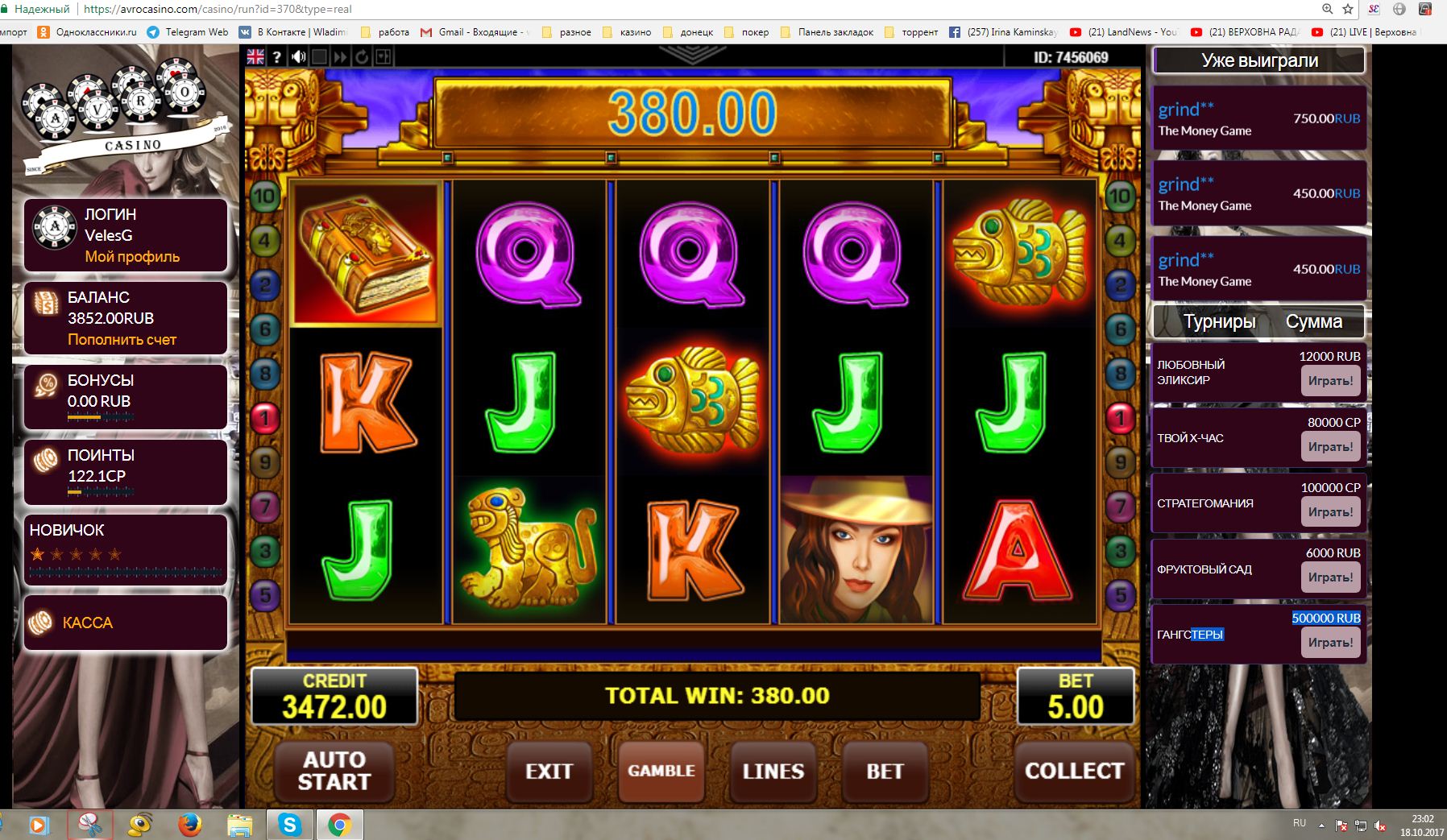Play the СТРАТЕГОМАНИЯ tournament
This screenshot has height=840, width=1447.
[x=1330, y=511]
